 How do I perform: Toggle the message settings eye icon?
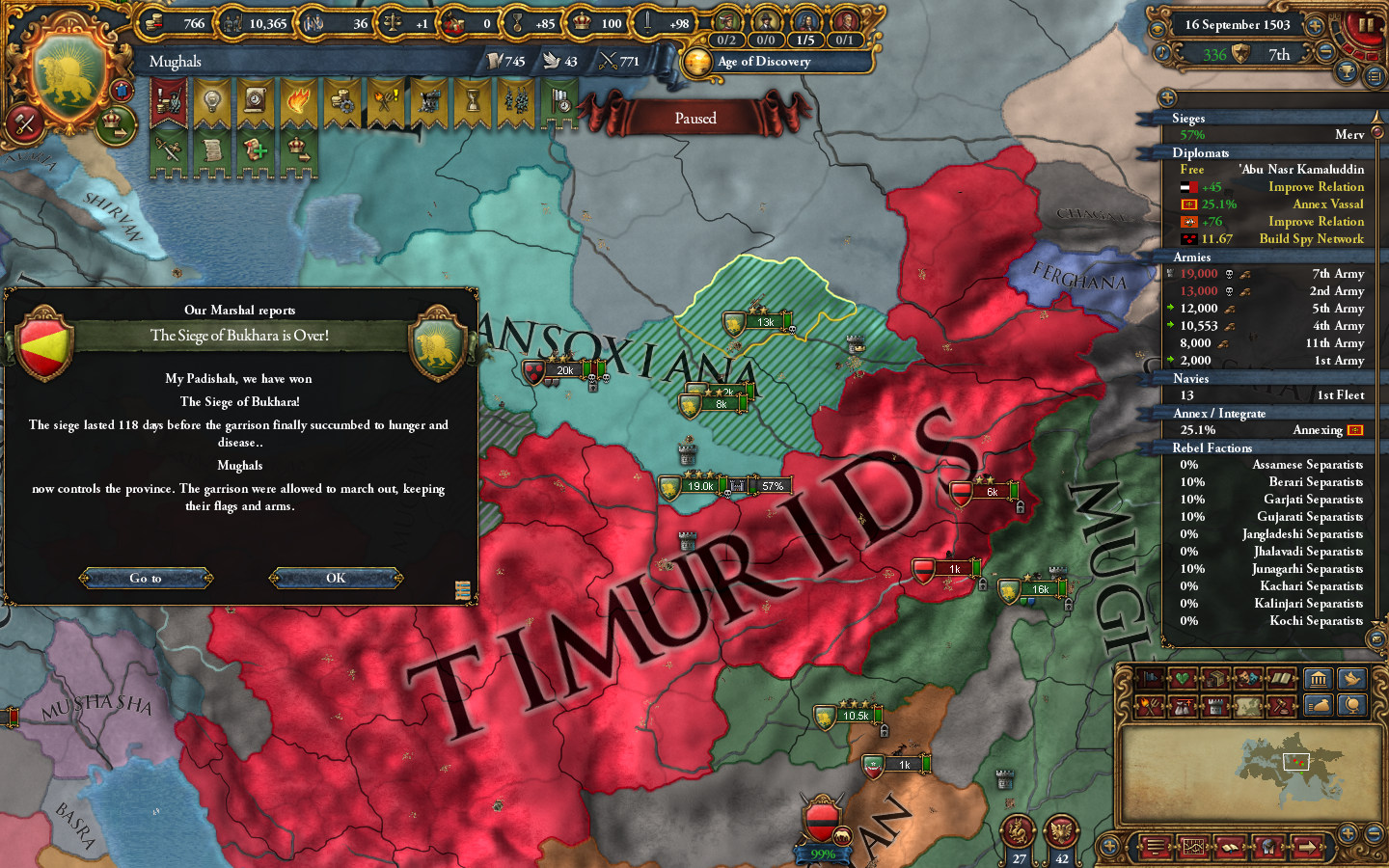point(1159,29)
